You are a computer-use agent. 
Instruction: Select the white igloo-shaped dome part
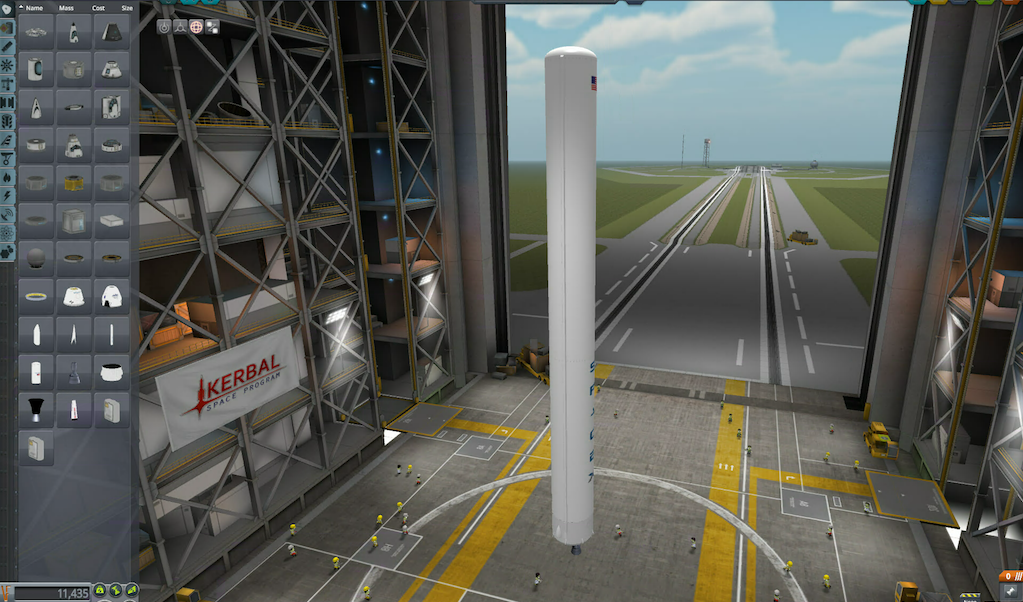point(111,296)
